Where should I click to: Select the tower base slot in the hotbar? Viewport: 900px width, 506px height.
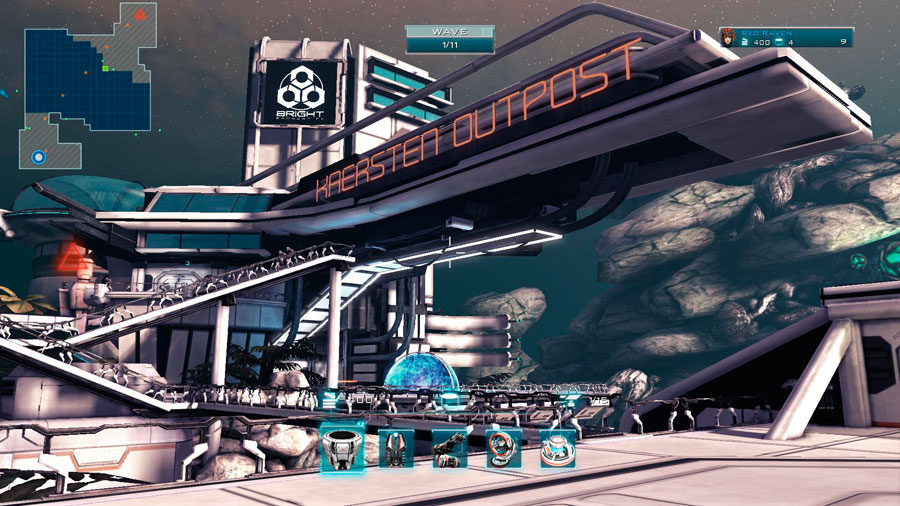pos(342,447)
